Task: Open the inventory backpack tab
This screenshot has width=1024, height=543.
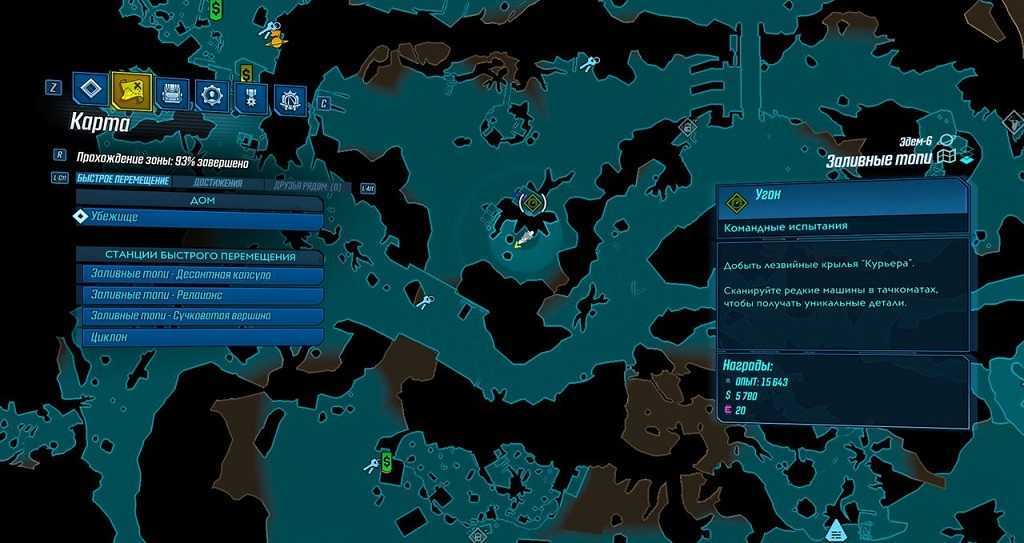Action: (x=171, y=94)
